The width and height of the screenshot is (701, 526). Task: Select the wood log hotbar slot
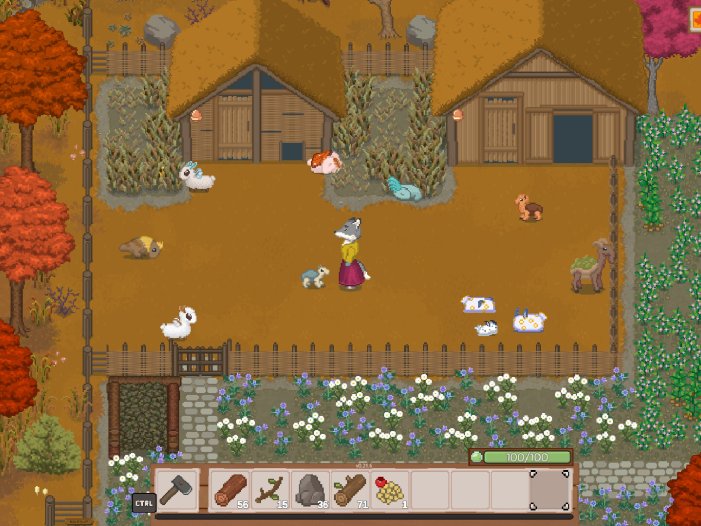230,490
